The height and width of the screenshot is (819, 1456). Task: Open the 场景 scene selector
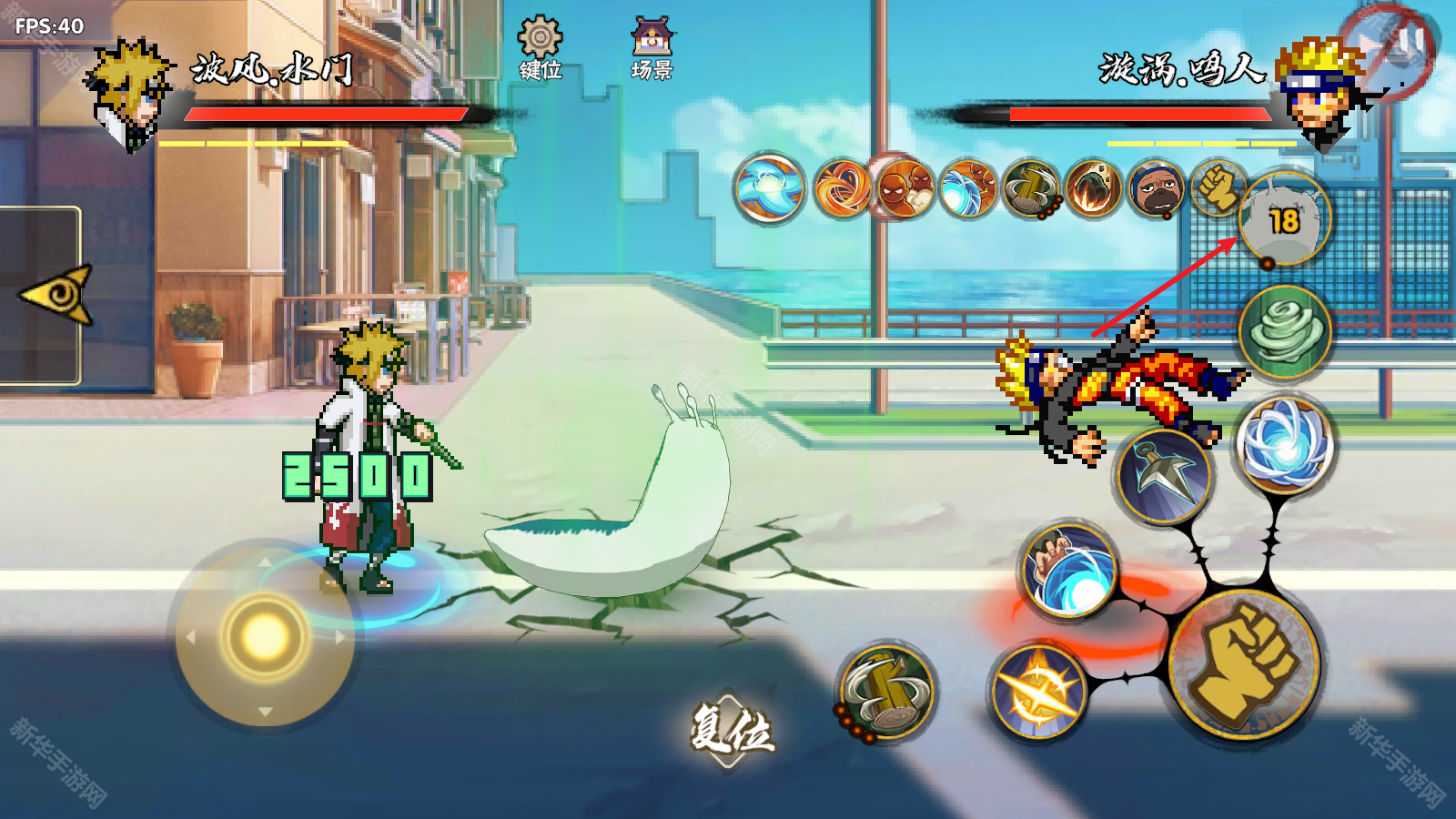click(652, 48)
